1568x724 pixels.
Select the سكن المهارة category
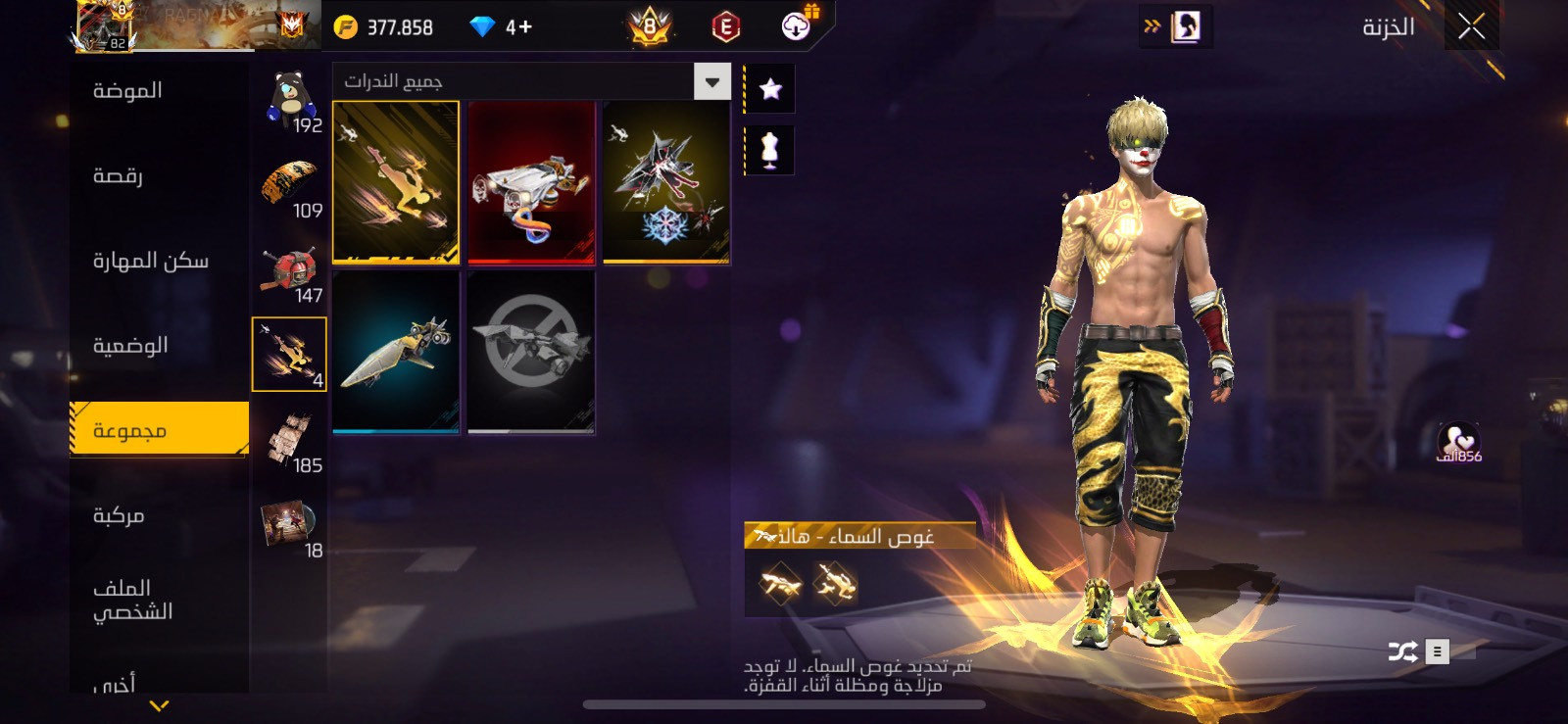[151, 261]
